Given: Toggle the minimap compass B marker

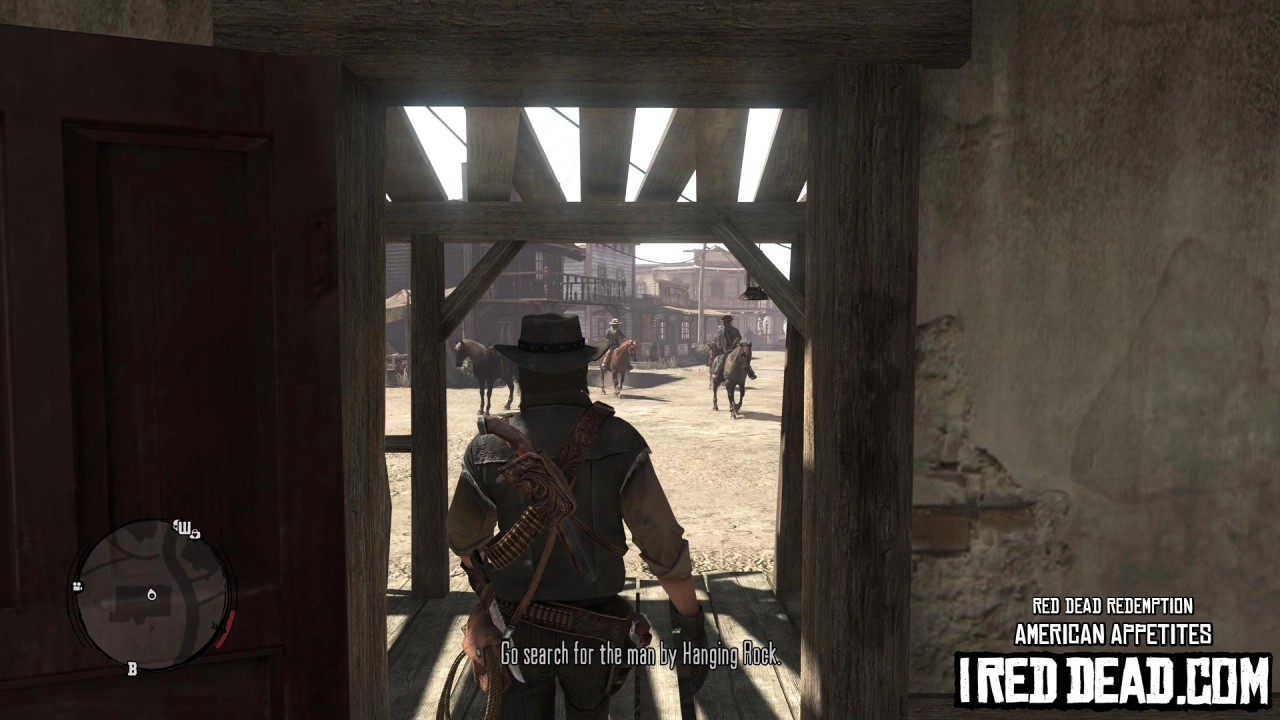Looking at the screenshot, I should [132, 668].
